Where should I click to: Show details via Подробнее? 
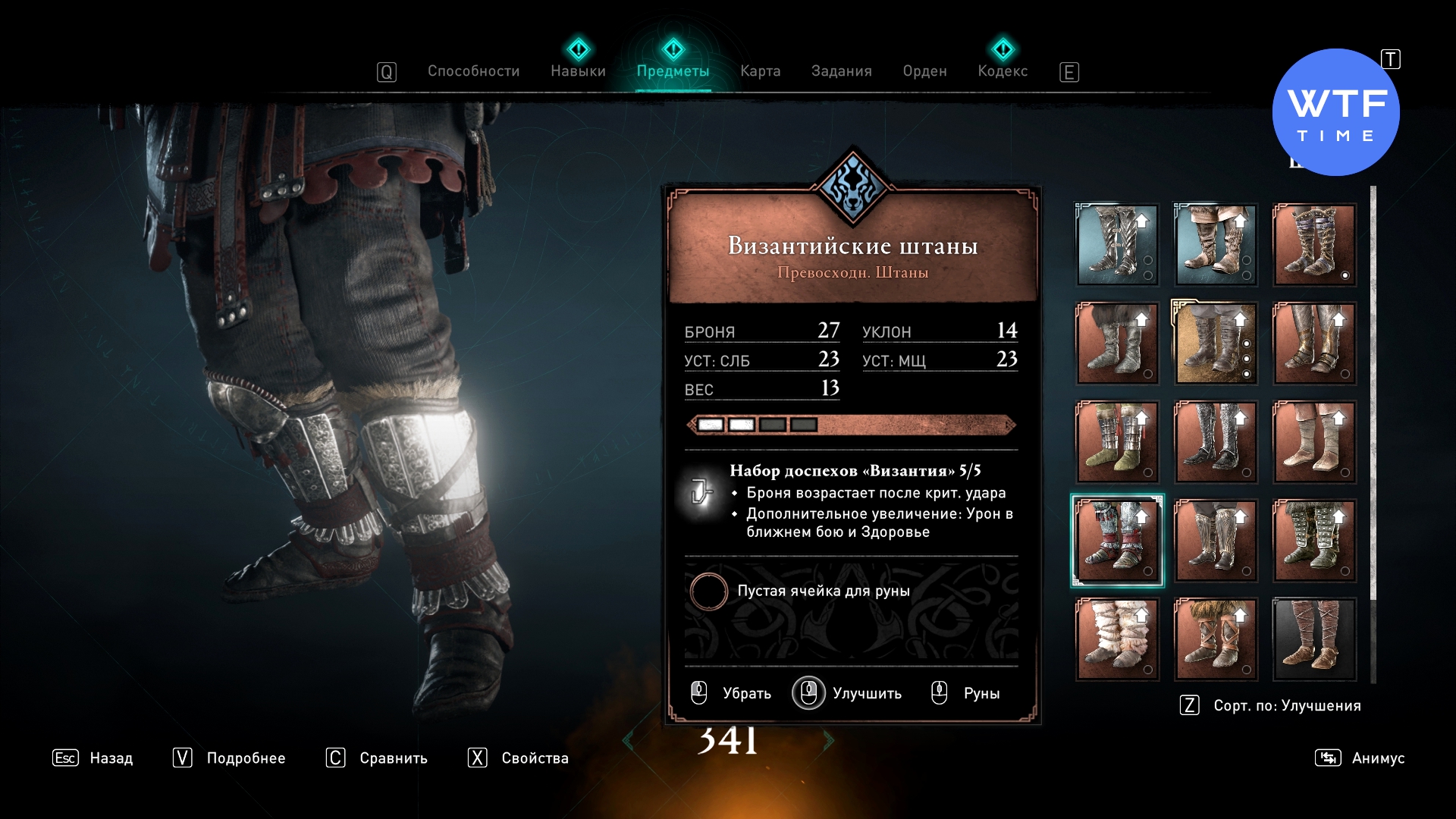(x=230, y=758)
